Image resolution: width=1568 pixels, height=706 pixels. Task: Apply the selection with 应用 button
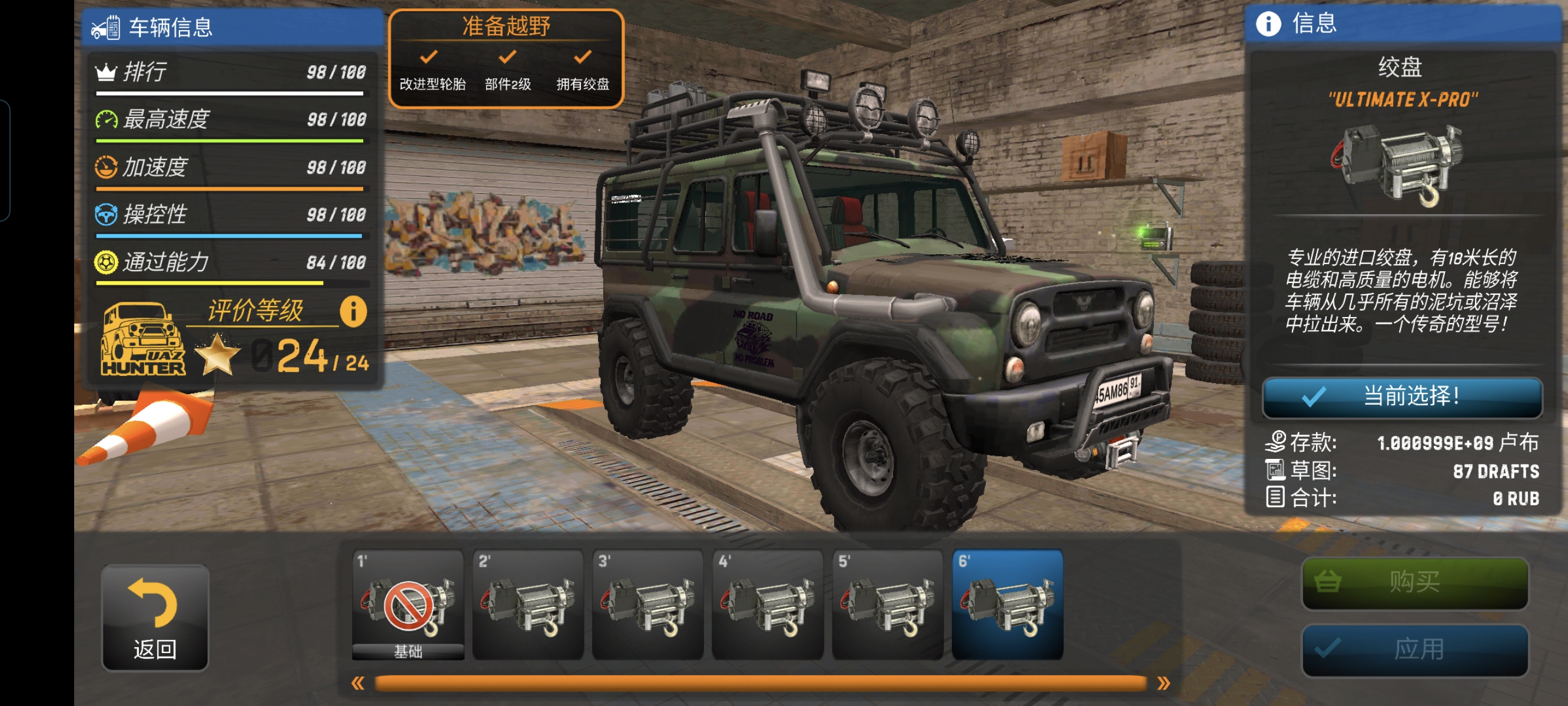point(1414,650)
